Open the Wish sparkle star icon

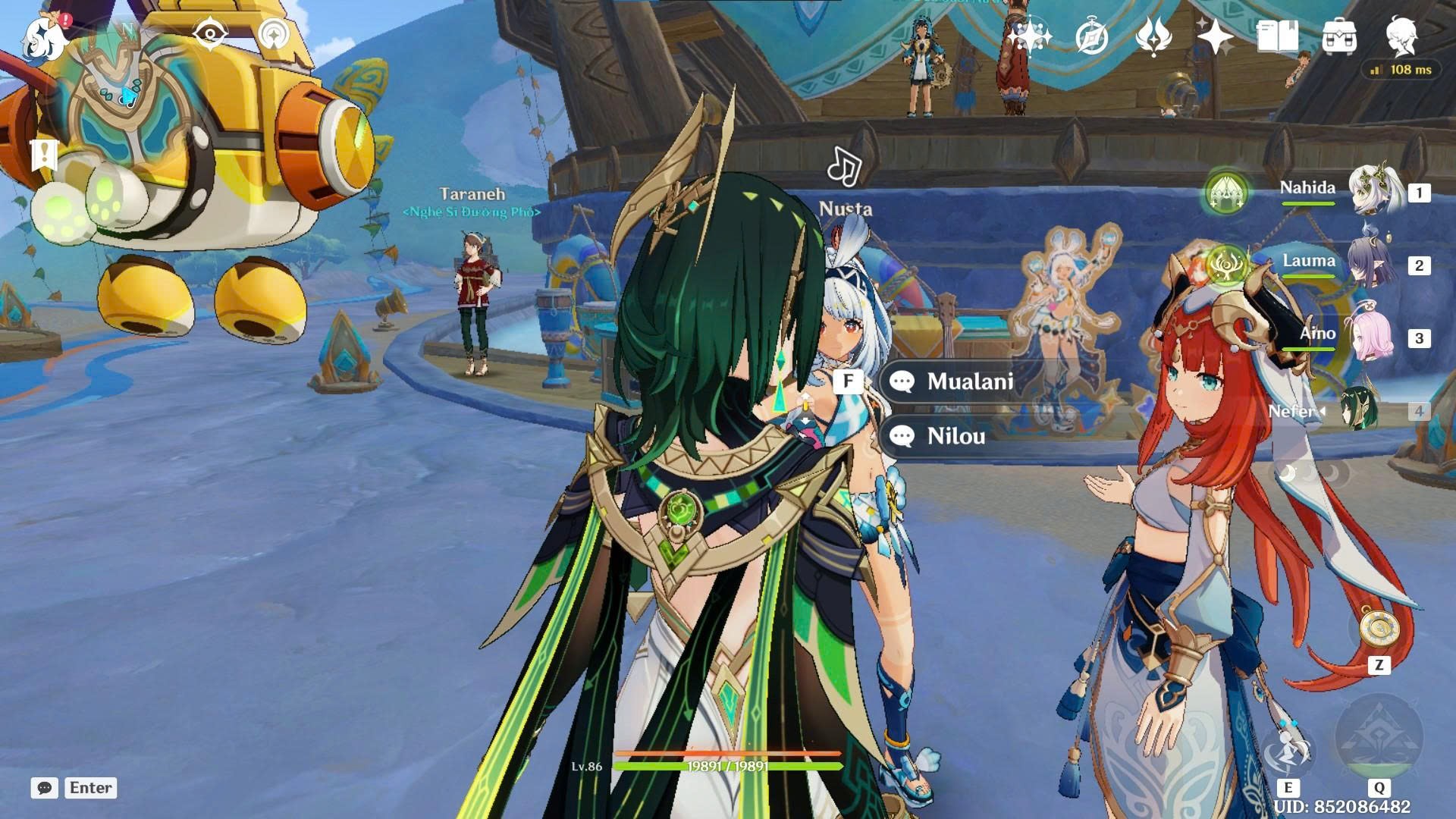click(x=1029, y=36)
